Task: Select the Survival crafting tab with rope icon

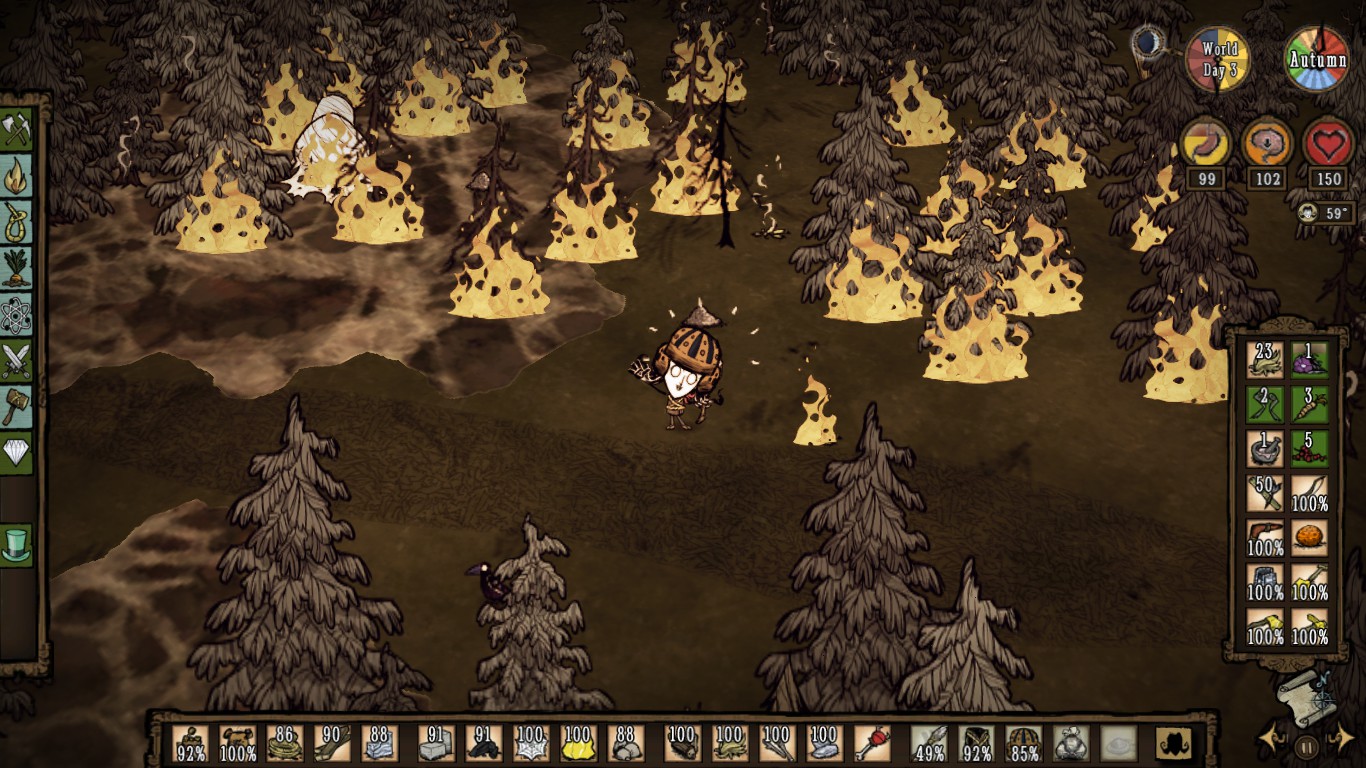Action: (17, 222)
